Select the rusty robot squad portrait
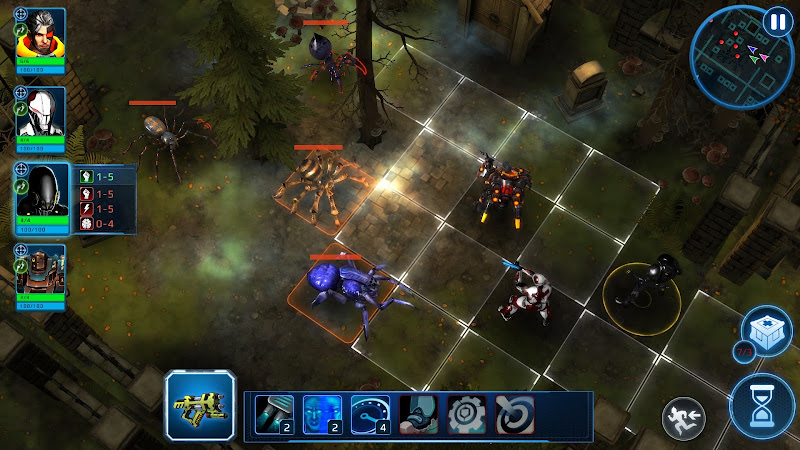This screenshot has width=800, height=450. click(42, 267)
